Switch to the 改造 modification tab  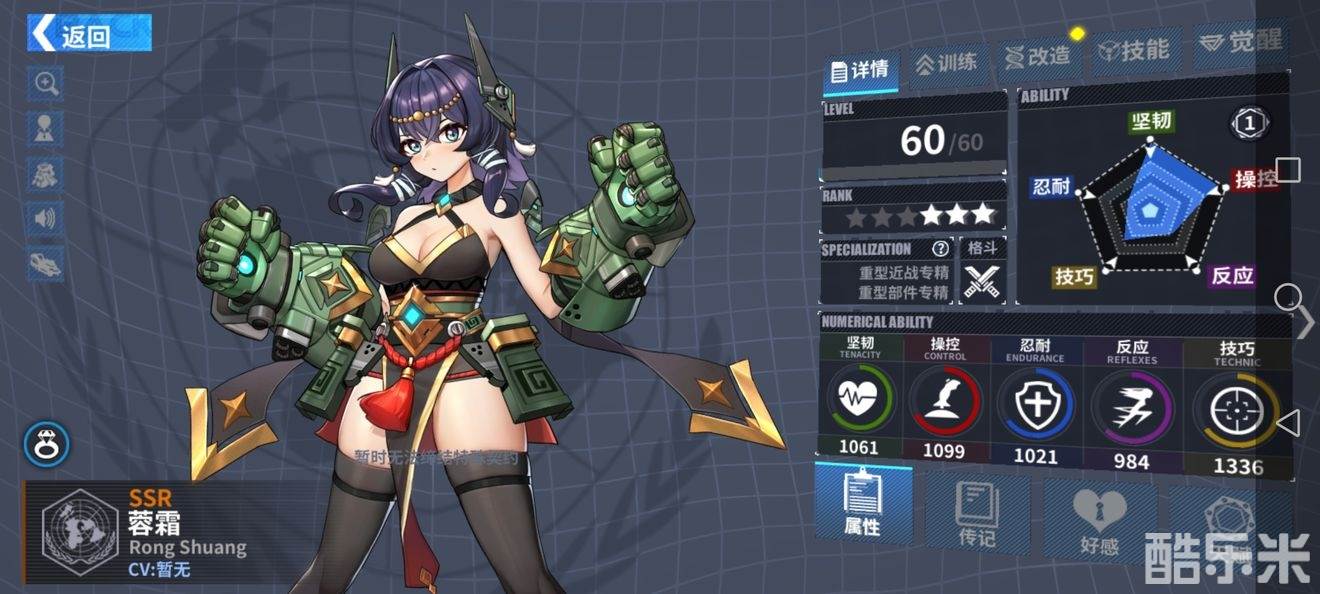pos(1038,56)
